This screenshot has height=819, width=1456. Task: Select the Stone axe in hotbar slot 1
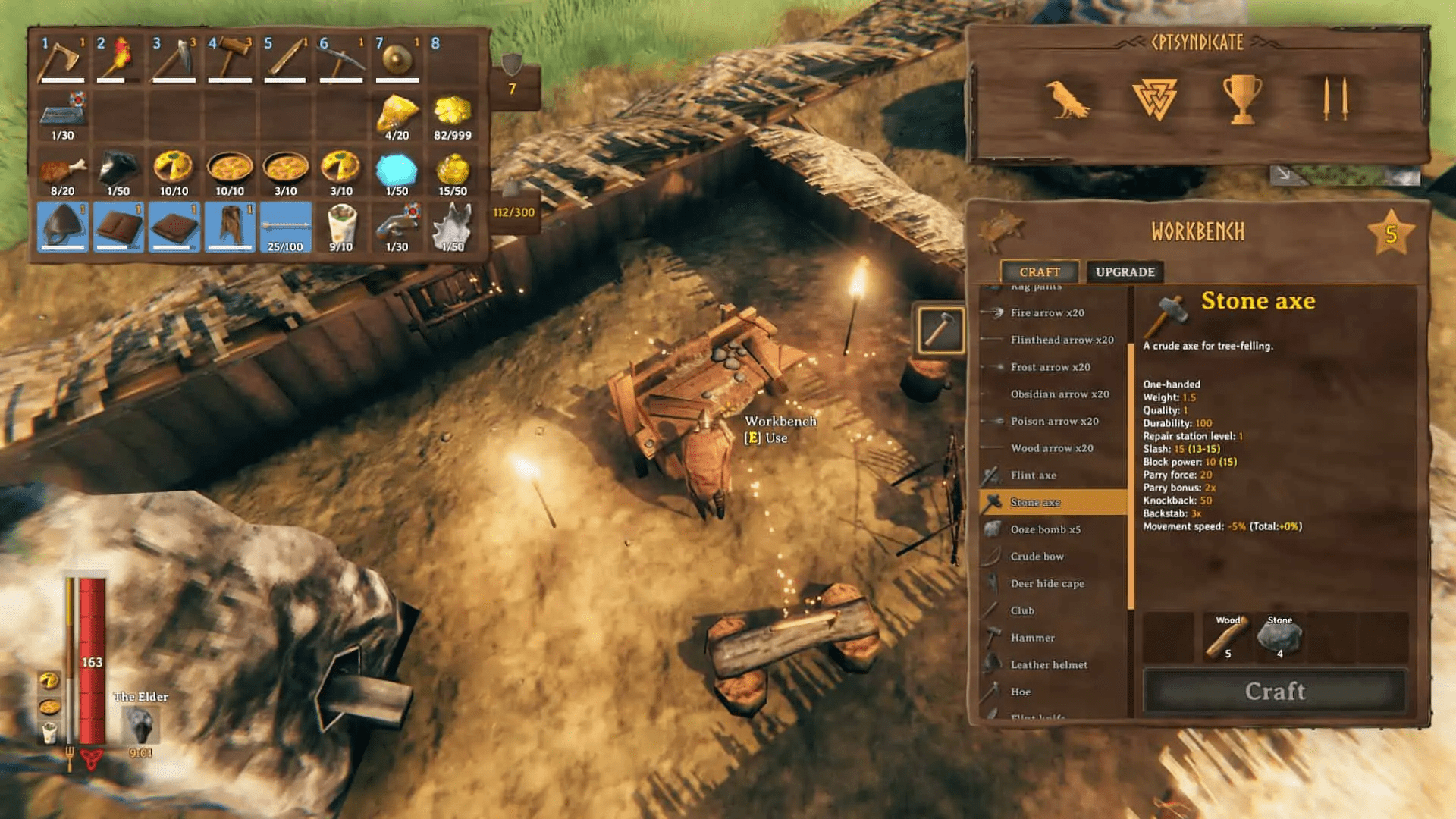point(64,59)
